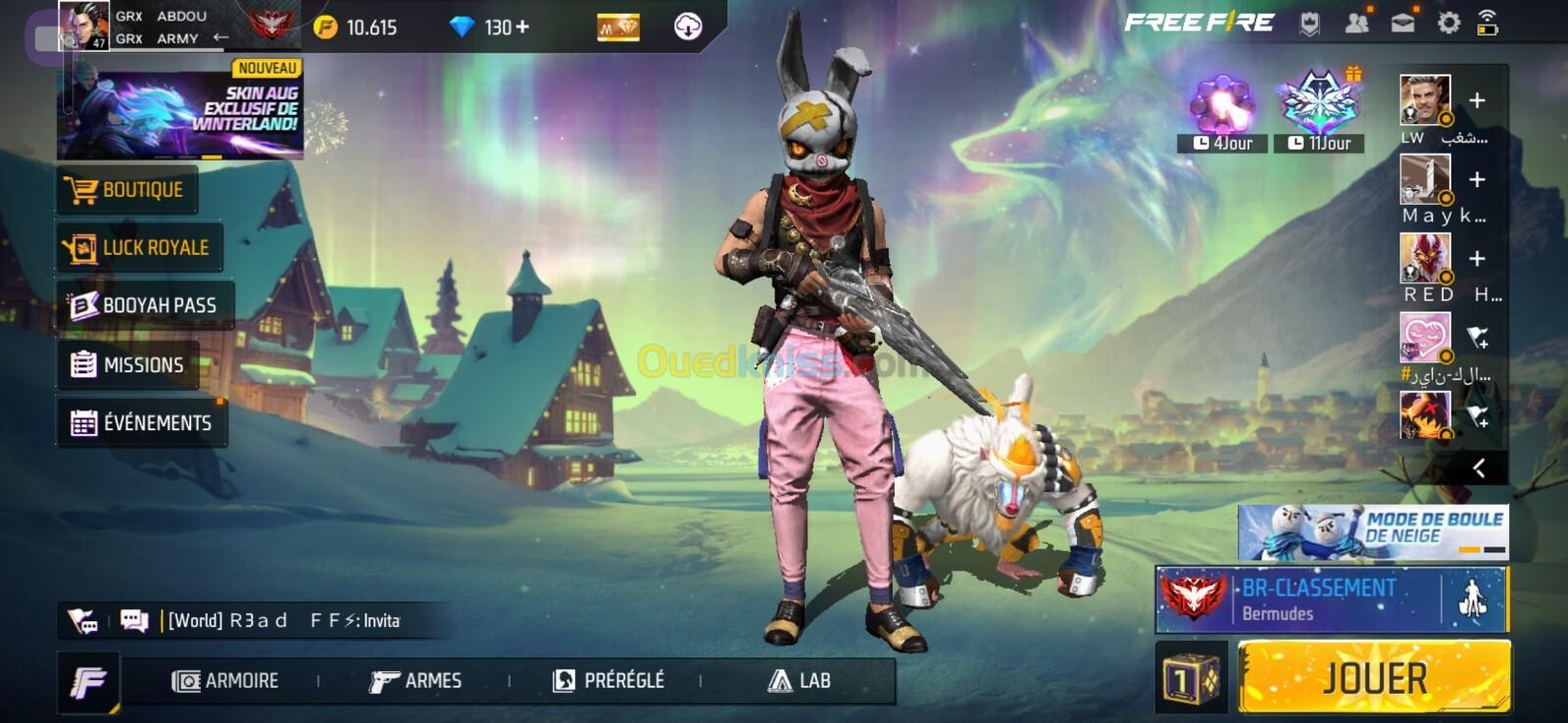Open the Armes weapons tab

click(416, 681)
